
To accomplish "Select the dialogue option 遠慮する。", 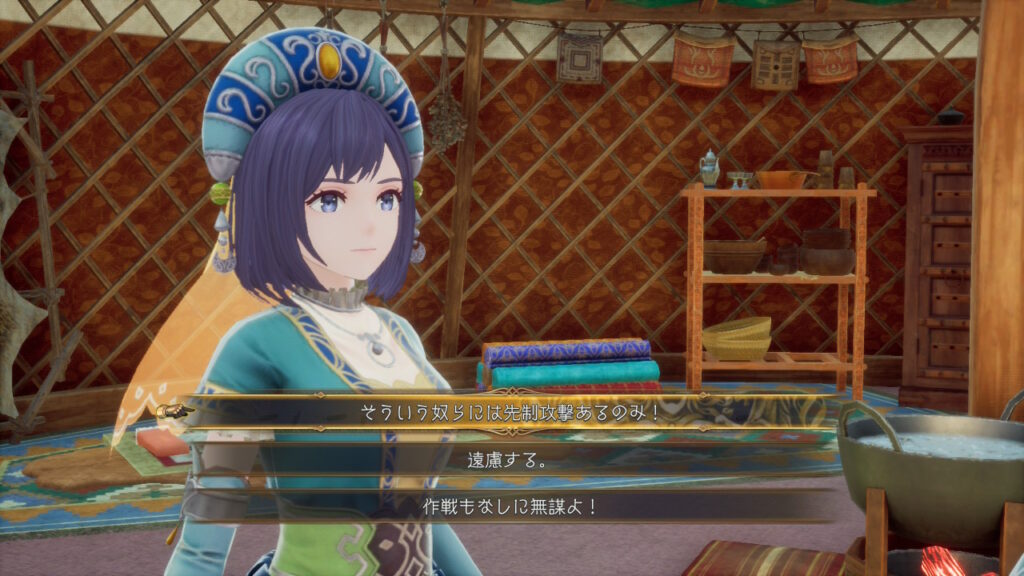I will click(x=506, y=460).
